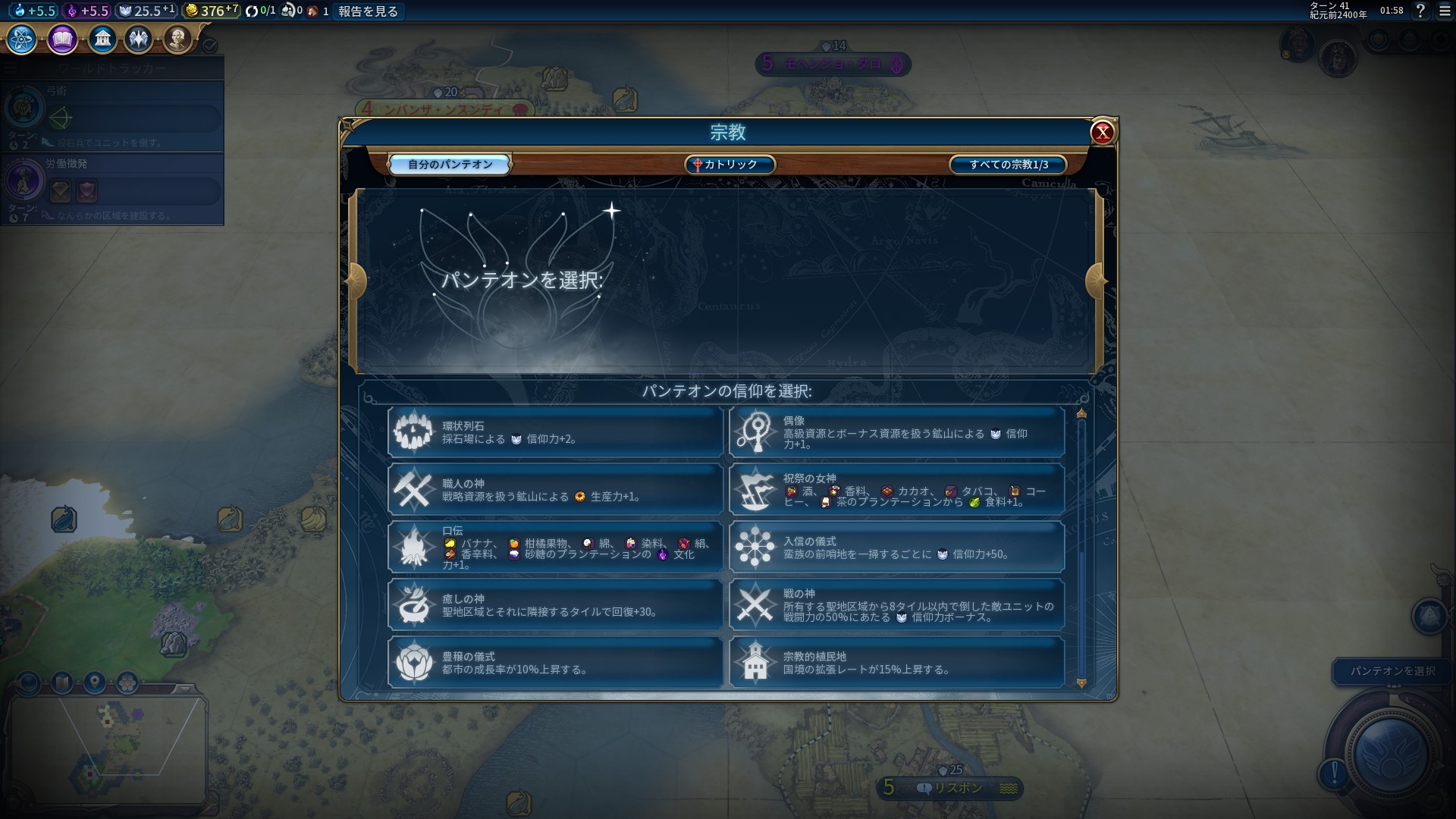Image resolution: width=1456 pixels, height=819 pixels.
Task: Choose the 癒しの神 pantheon belief
Action: 555,605
